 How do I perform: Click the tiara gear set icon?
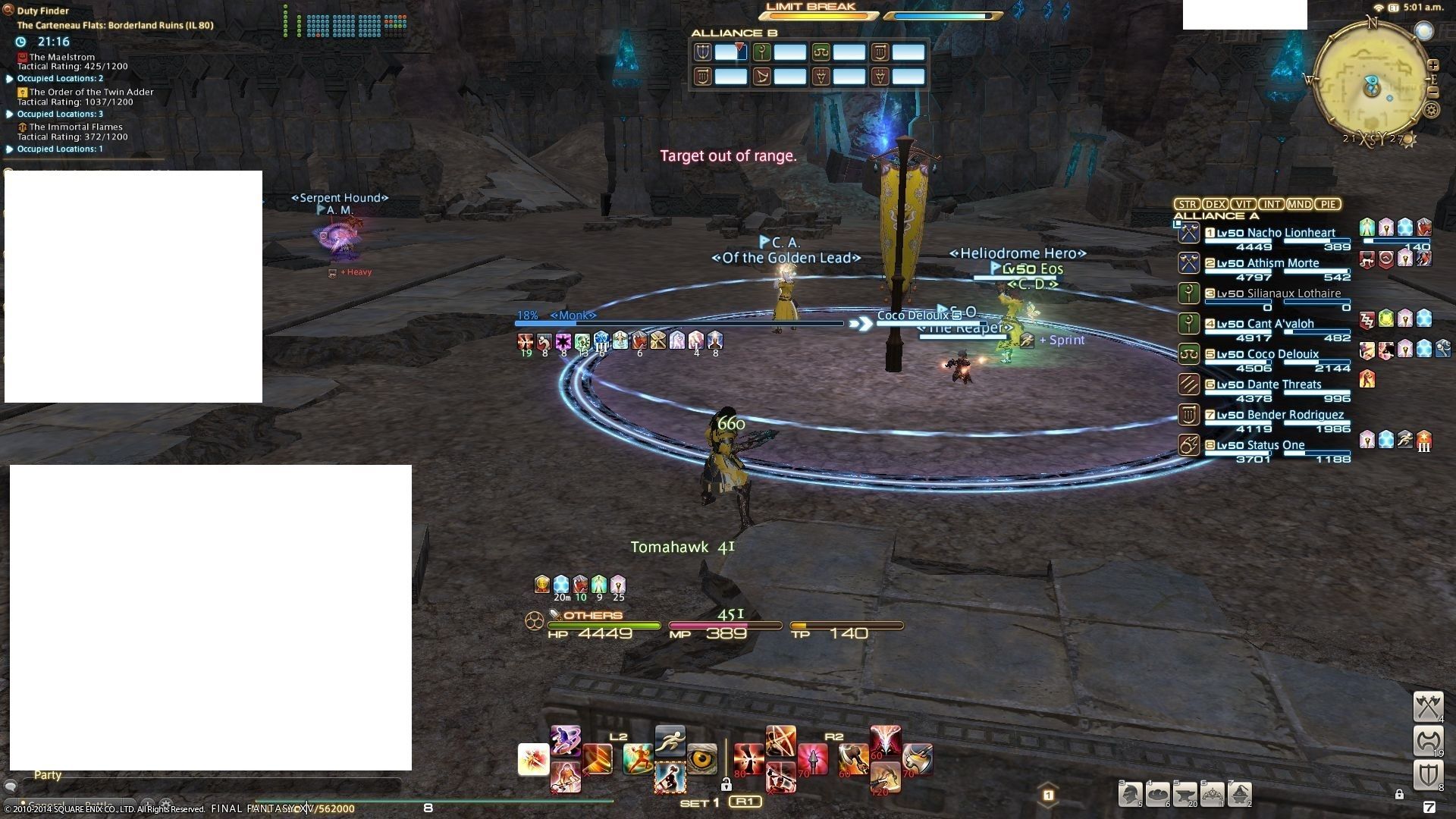(x=1212, y=793)
